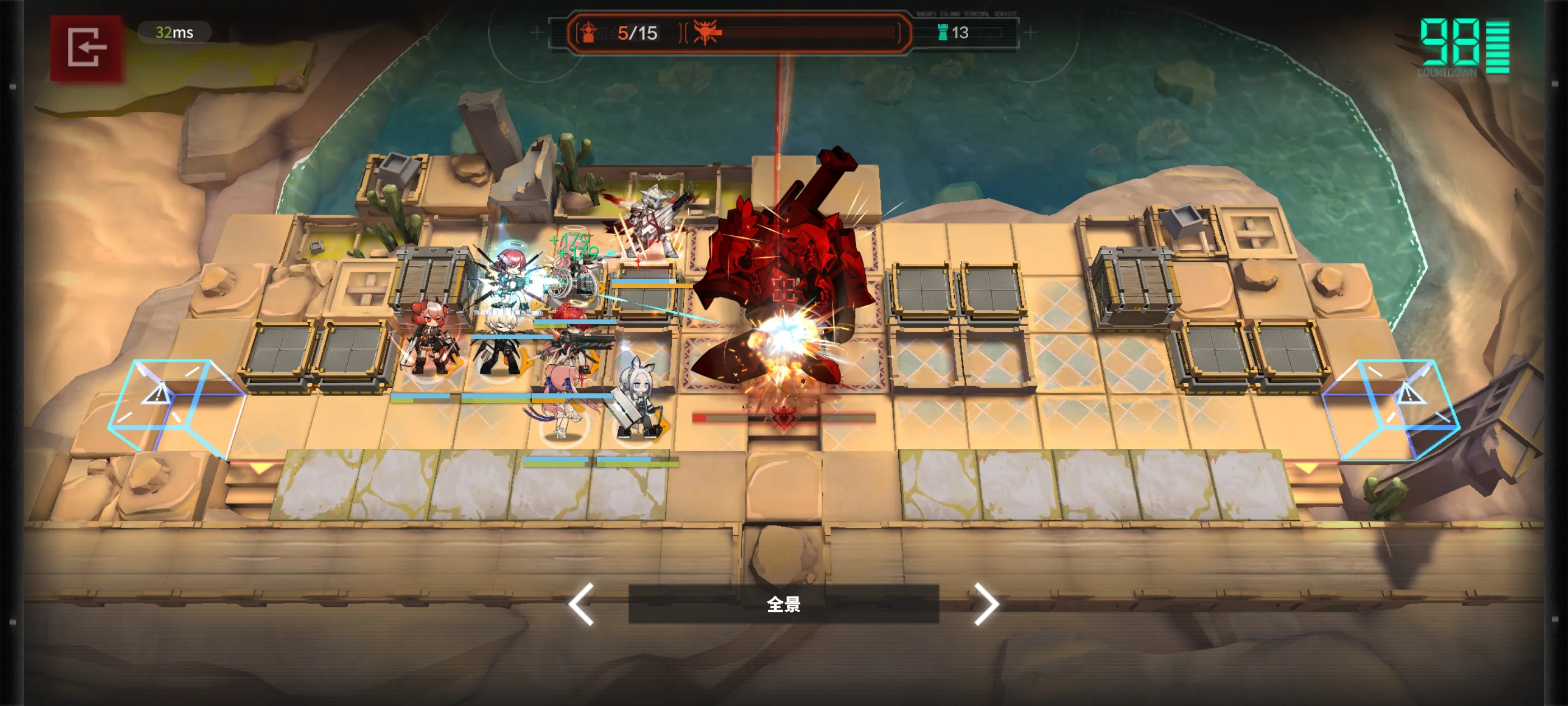
Task: Select the 全景 panorama view label
Action: click(783, 603)
